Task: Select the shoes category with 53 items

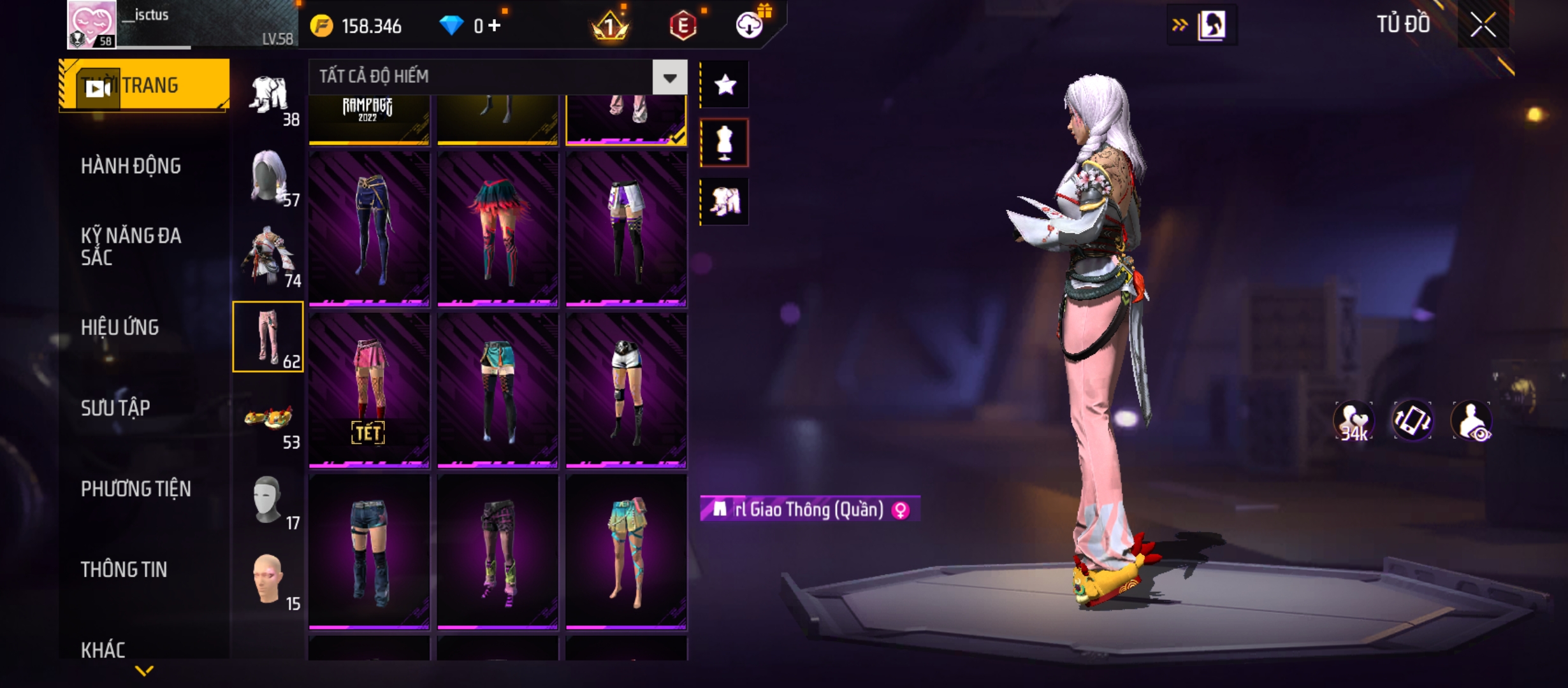Action: tap(268, 420)
